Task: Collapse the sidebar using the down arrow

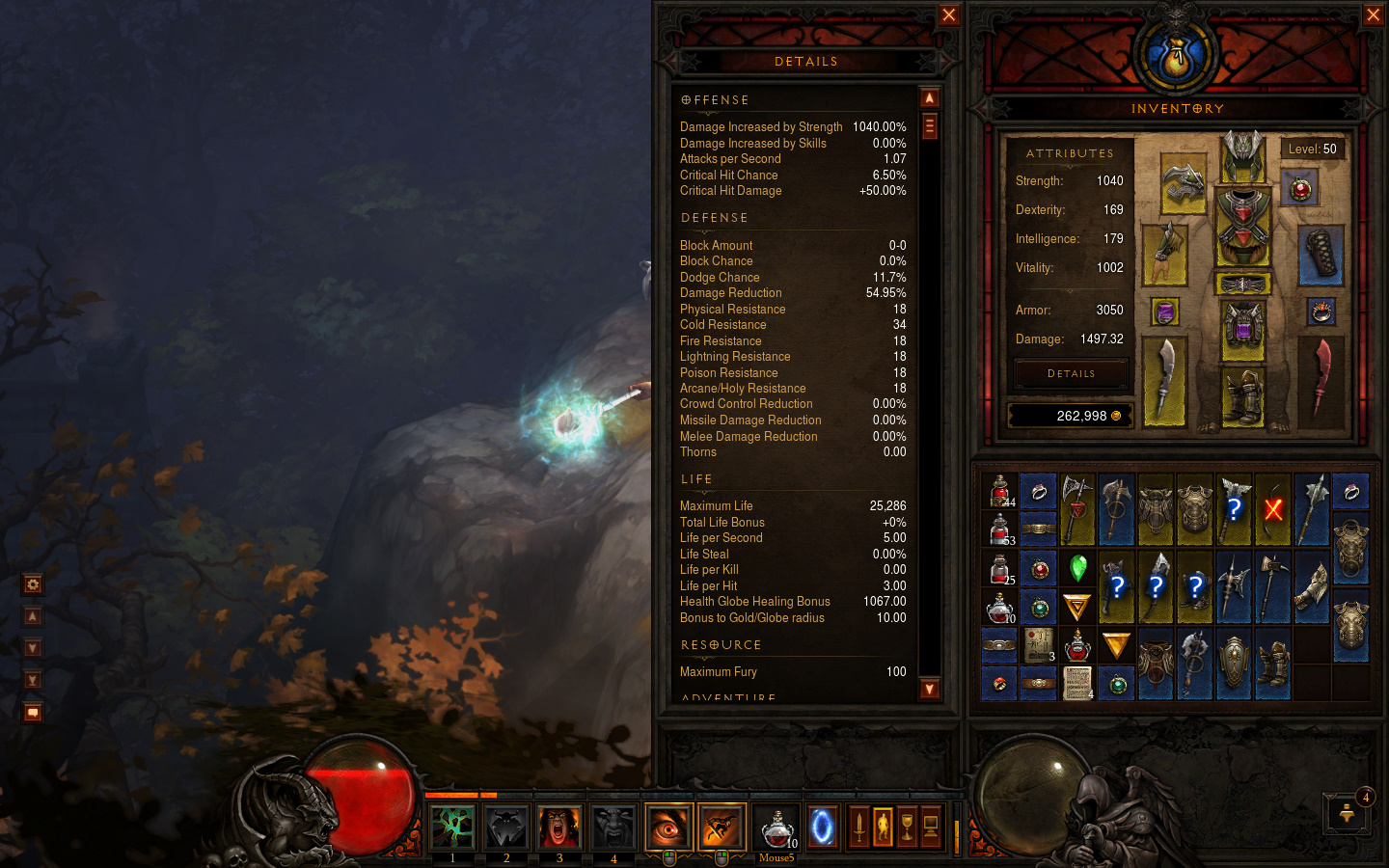Action: pyautogui.click(x=32, y=647)
